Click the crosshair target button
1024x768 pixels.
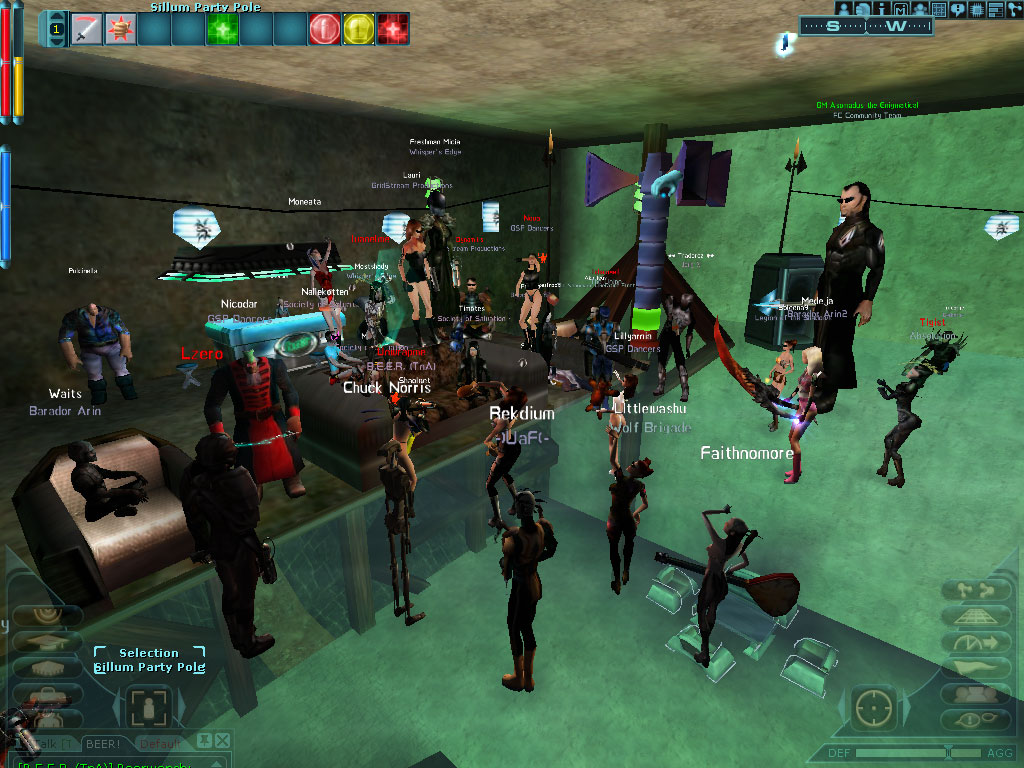click(874, 706)
